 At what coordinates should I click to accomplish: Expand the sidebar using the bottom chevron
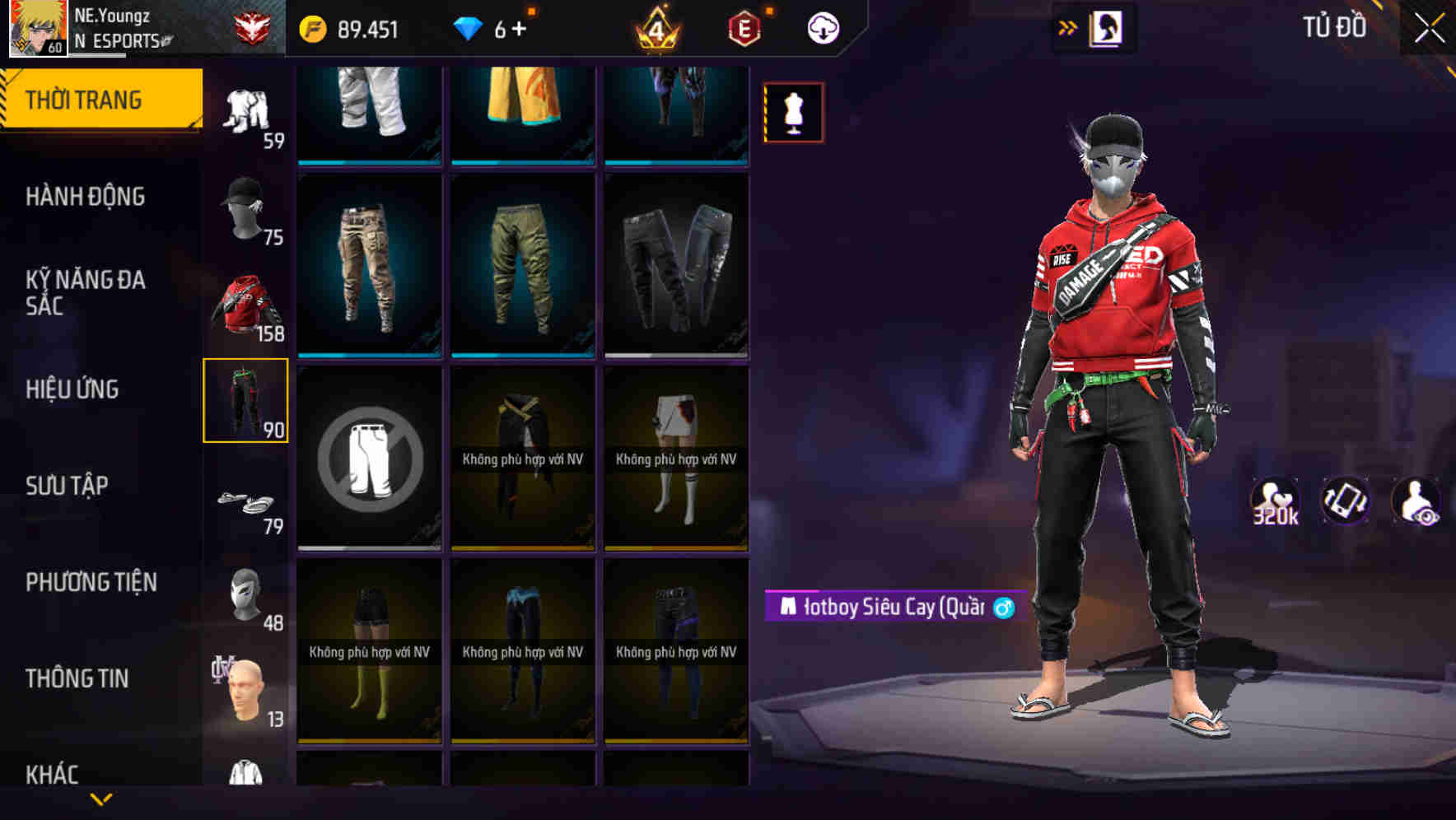[102, 799]
